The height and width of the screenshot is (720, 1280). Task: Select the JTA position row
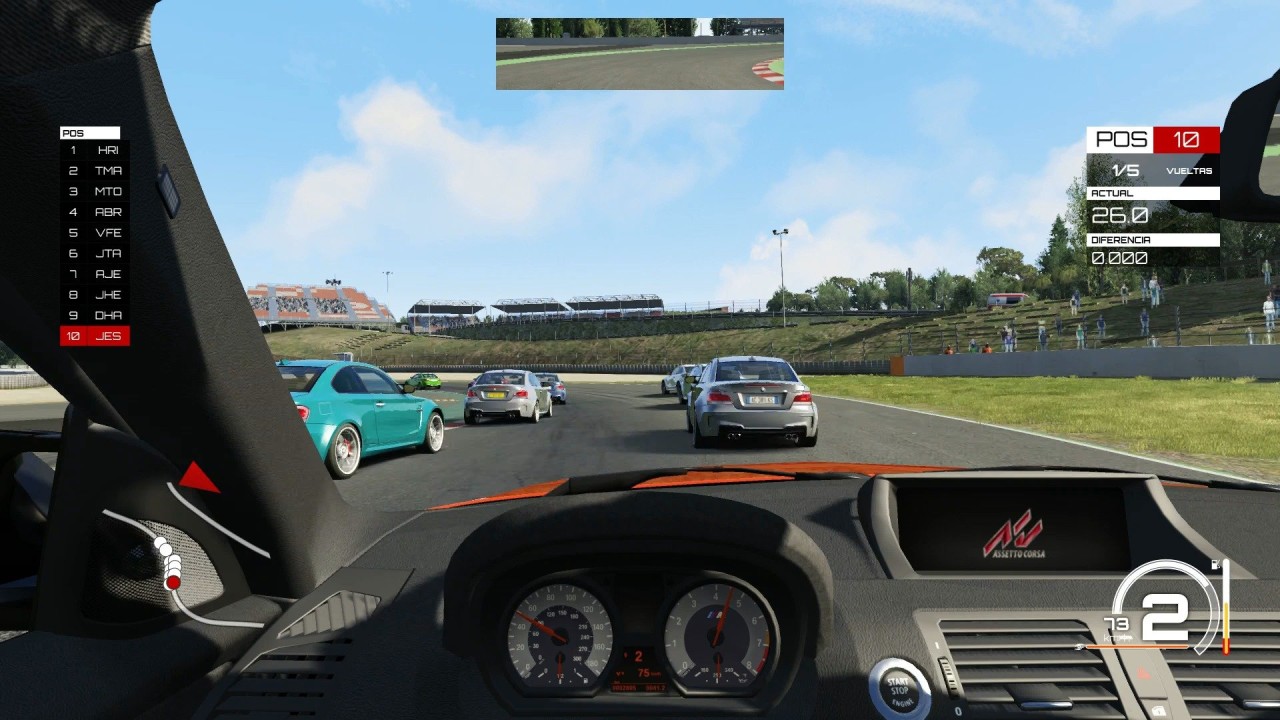pyautogui.click(x=95, y=254)
